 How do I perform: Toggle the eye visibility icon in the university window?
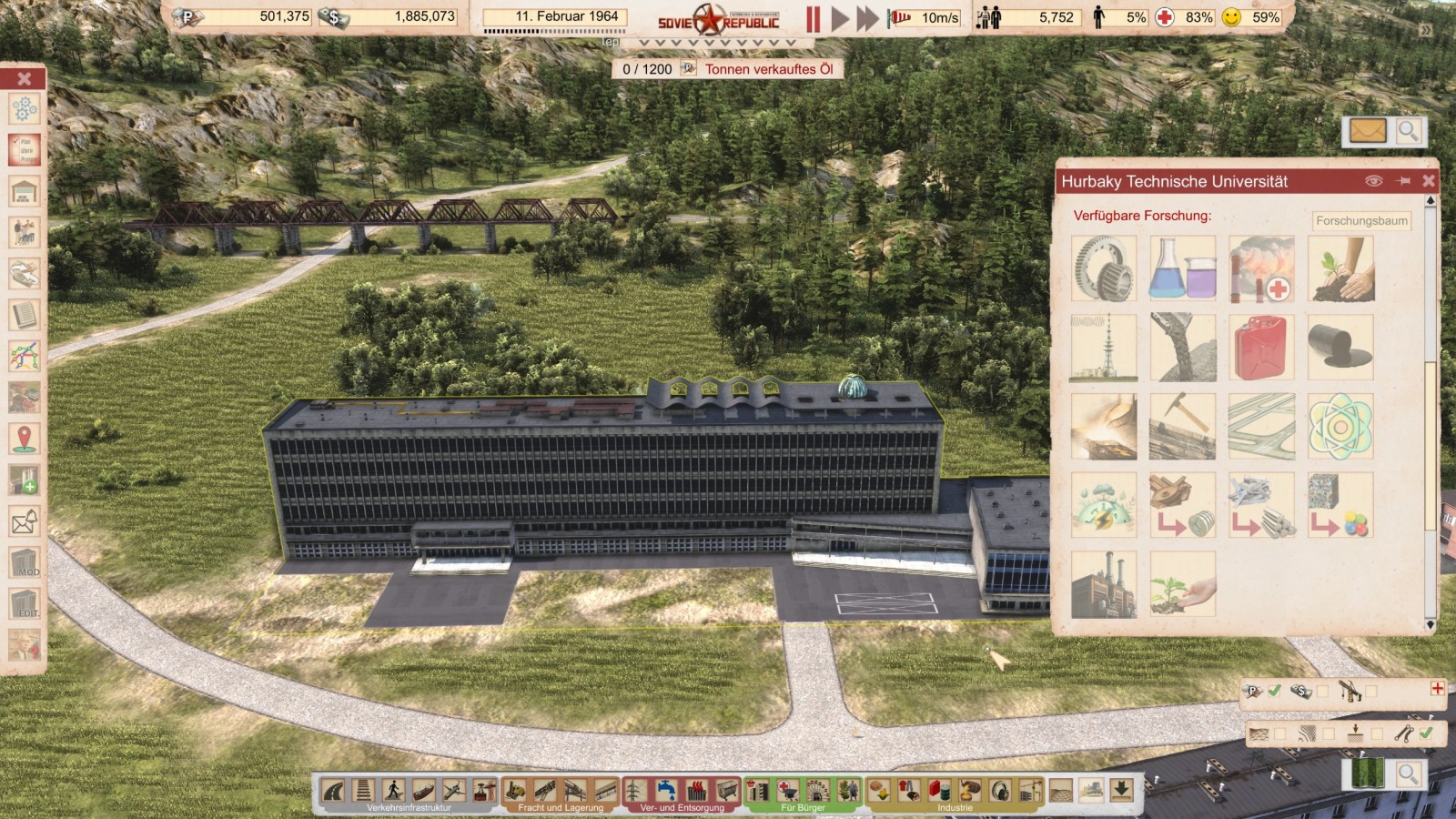(x=1374, y=181)
